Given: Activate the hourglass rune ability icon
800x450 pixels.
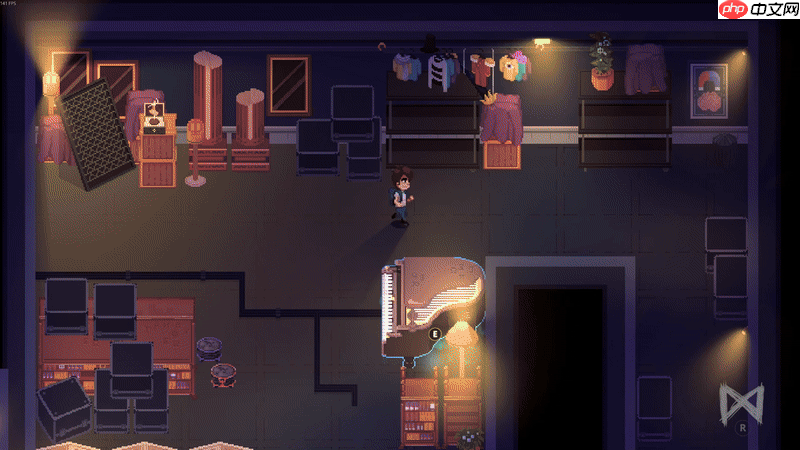Looking at the screenshot, I should point(739,403).
